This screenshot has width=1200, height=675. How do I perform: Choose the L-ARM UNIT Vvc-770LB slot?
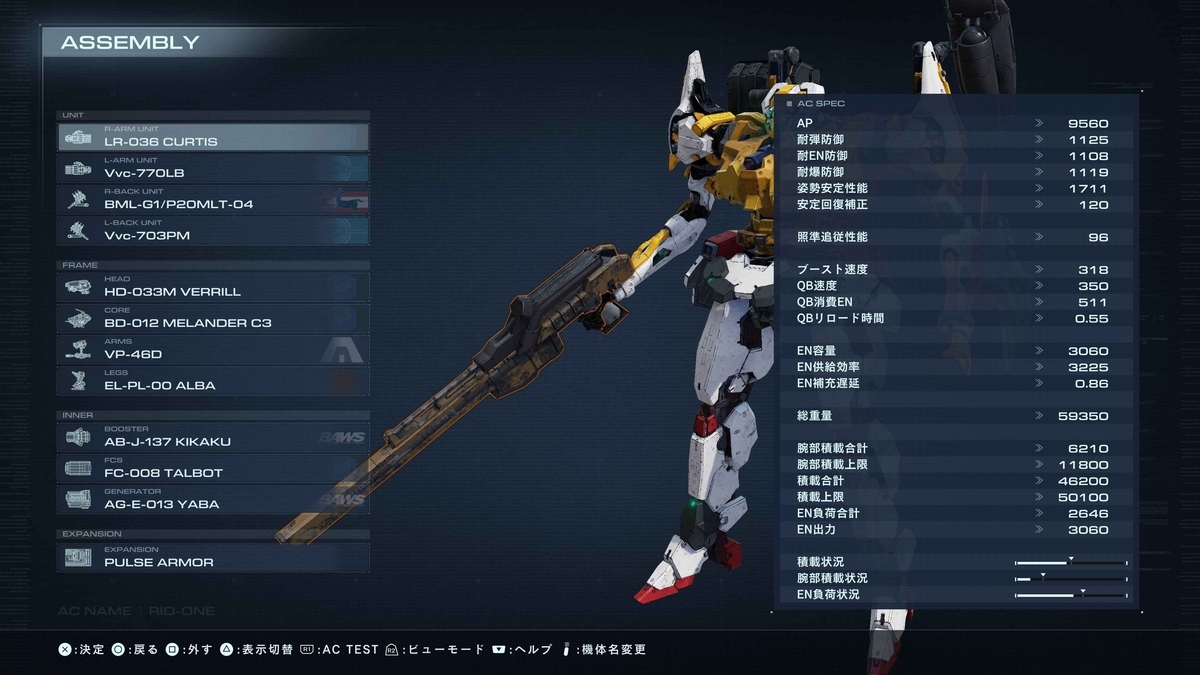click(x=213, y=168)
